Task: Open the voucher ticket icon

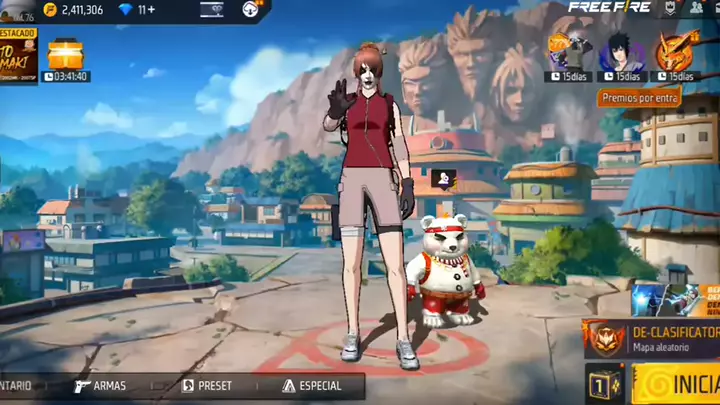Action: pyautogui.click(x=212, y=10)
